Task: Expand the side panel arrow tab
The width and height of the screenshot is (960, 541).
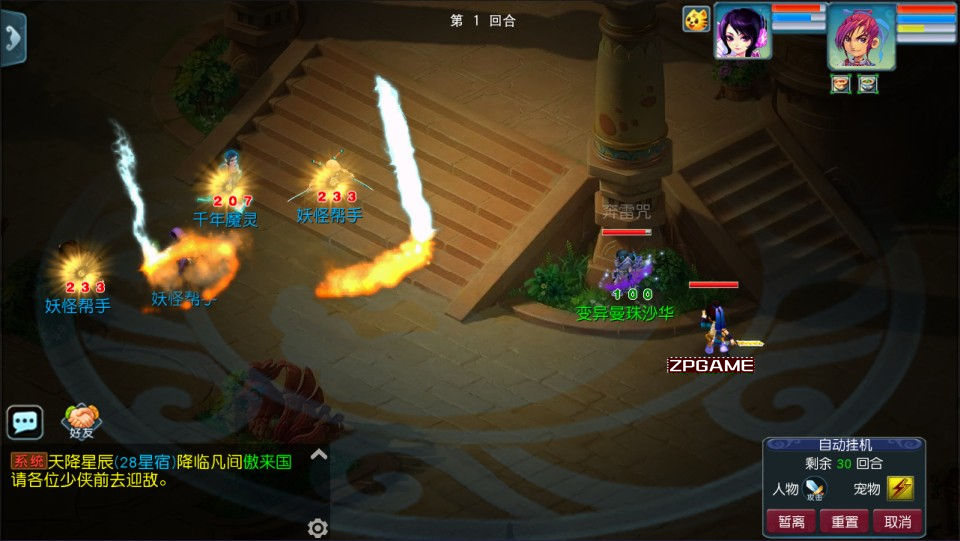Action: pyautogui.click(x=12, y=38)
